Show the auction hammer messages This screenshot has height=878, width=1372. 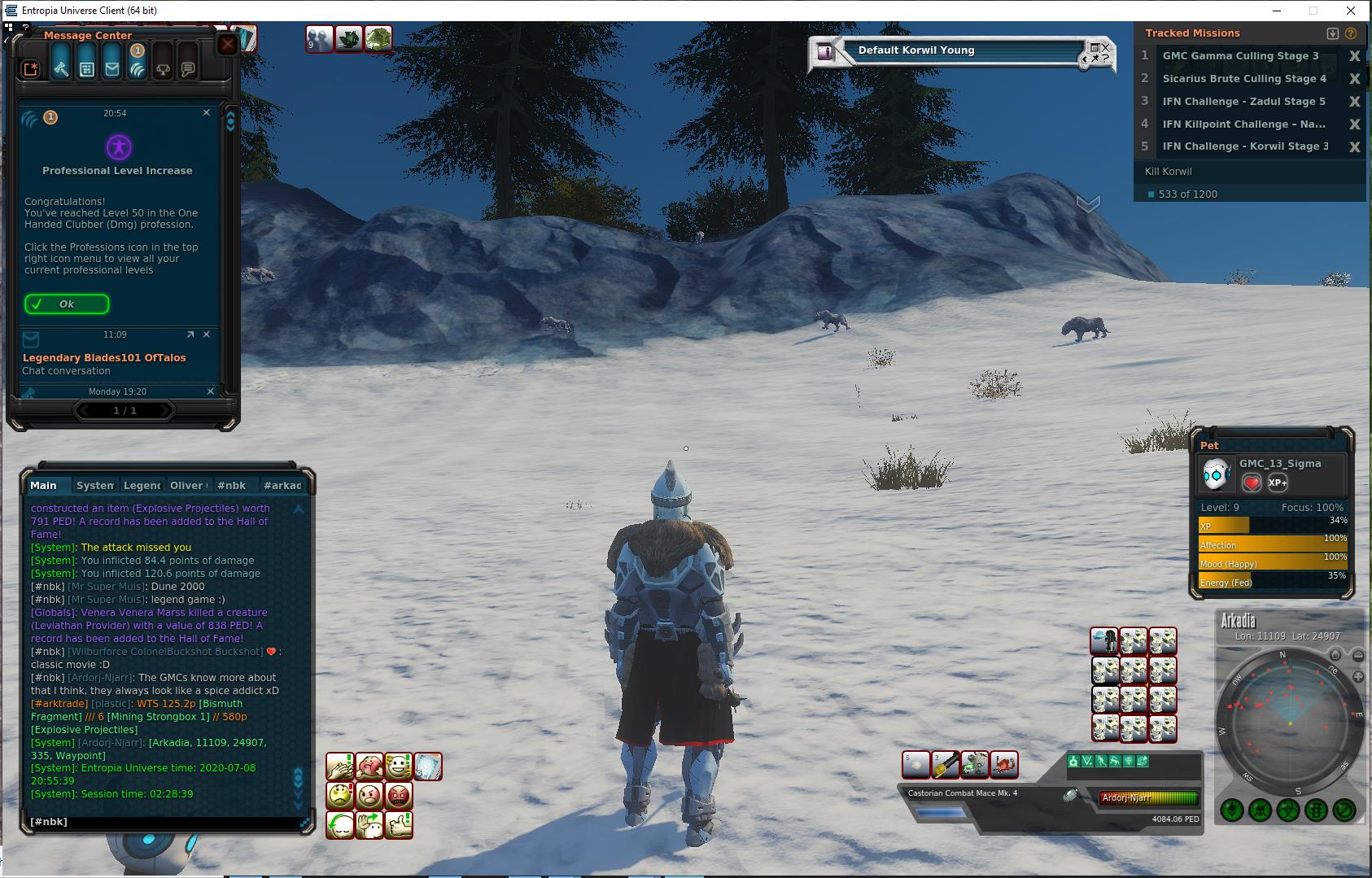pyautogui.click(x=61, y=69)
